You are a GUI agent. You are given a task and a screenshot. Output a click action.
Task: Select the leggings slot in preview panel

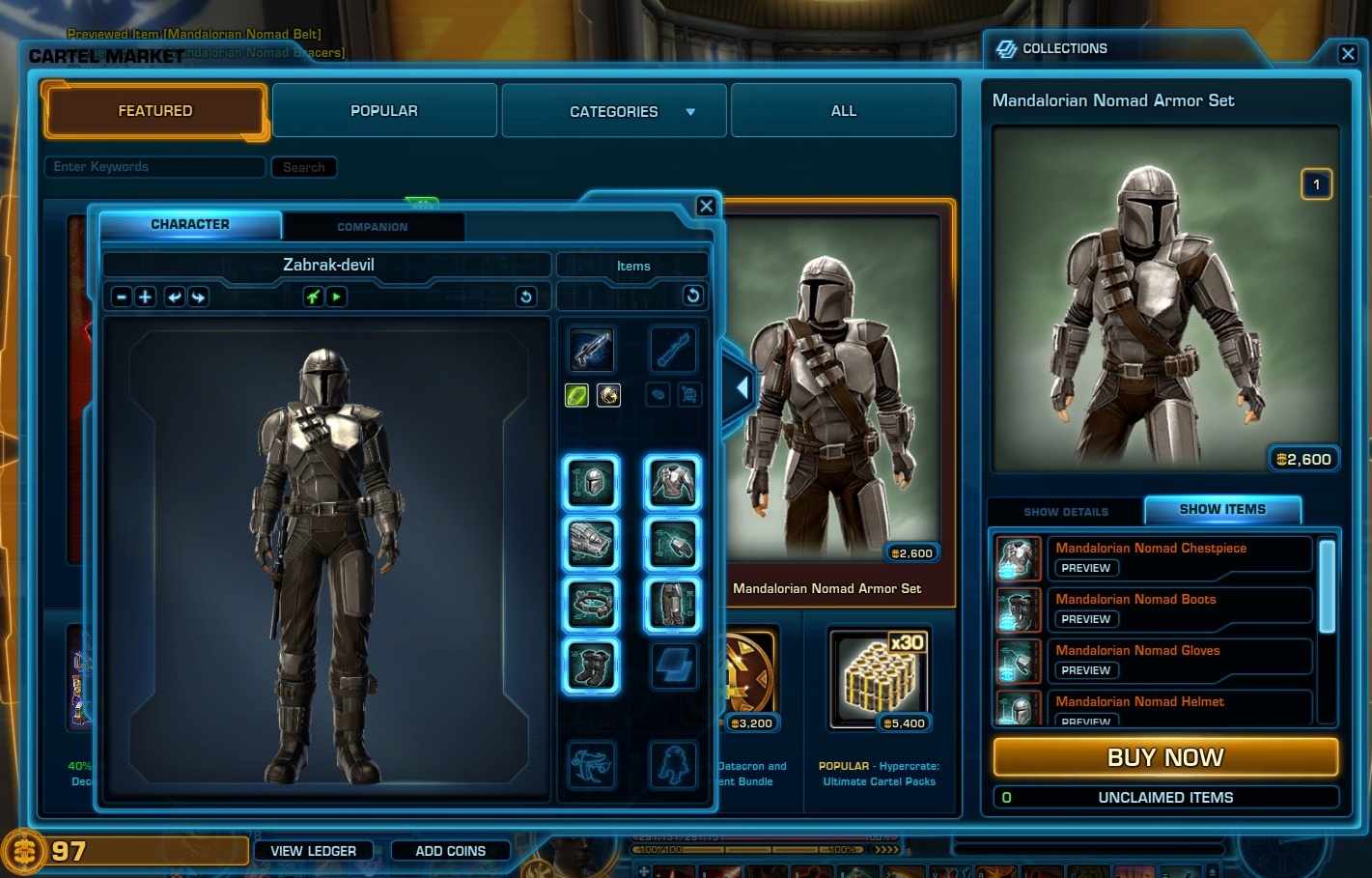tap(673, 606)
